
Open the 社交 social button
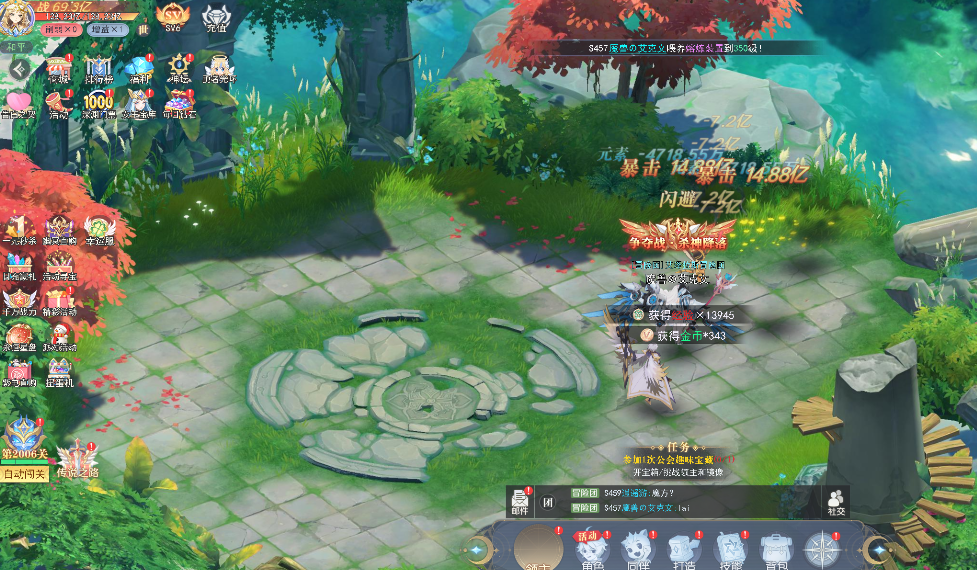(835, 500)
